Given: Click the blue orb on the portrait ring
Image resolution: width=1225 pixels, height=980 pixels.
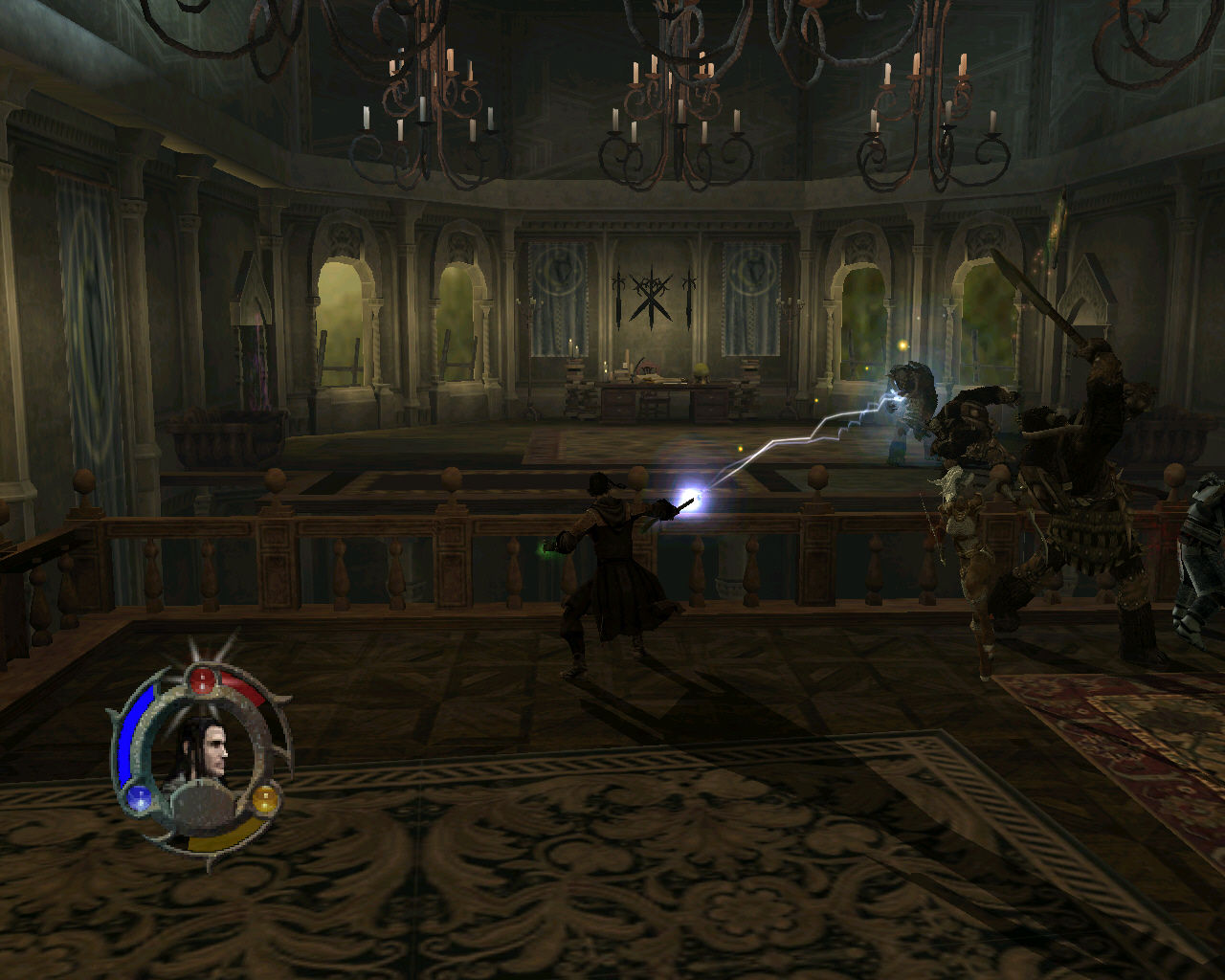Looking at the screenshot, I should (x=139, y=797).
